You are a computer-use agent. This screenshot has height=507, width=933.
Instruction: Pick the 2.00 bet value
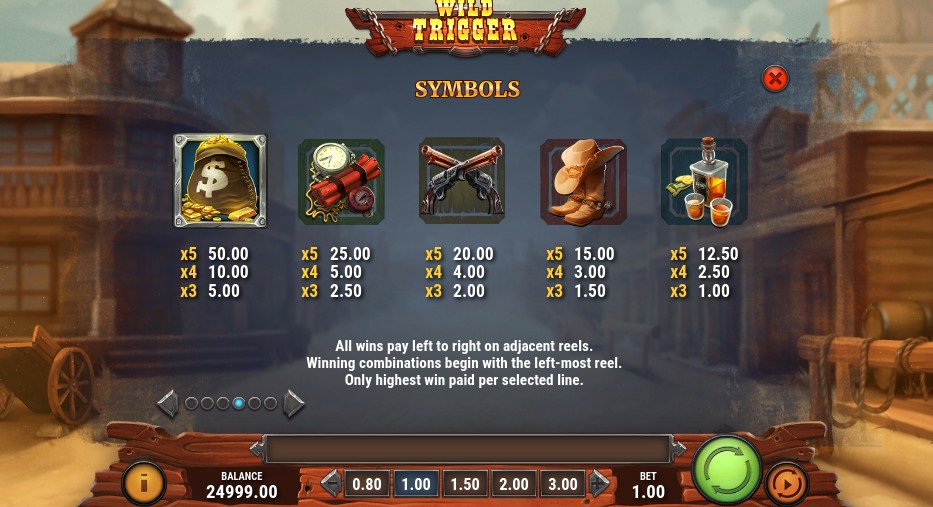coord(514,484)
